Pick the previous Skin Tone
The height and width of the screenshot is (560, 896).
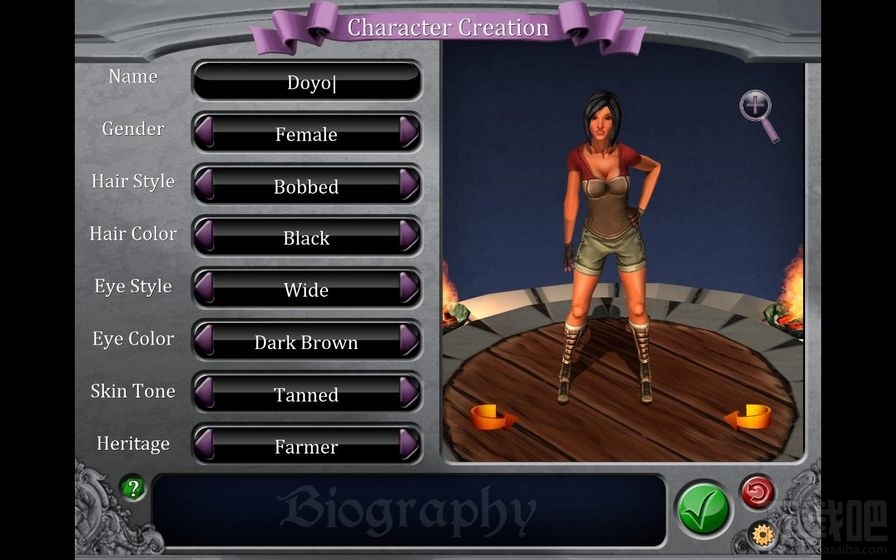click(x=204, y=393)
